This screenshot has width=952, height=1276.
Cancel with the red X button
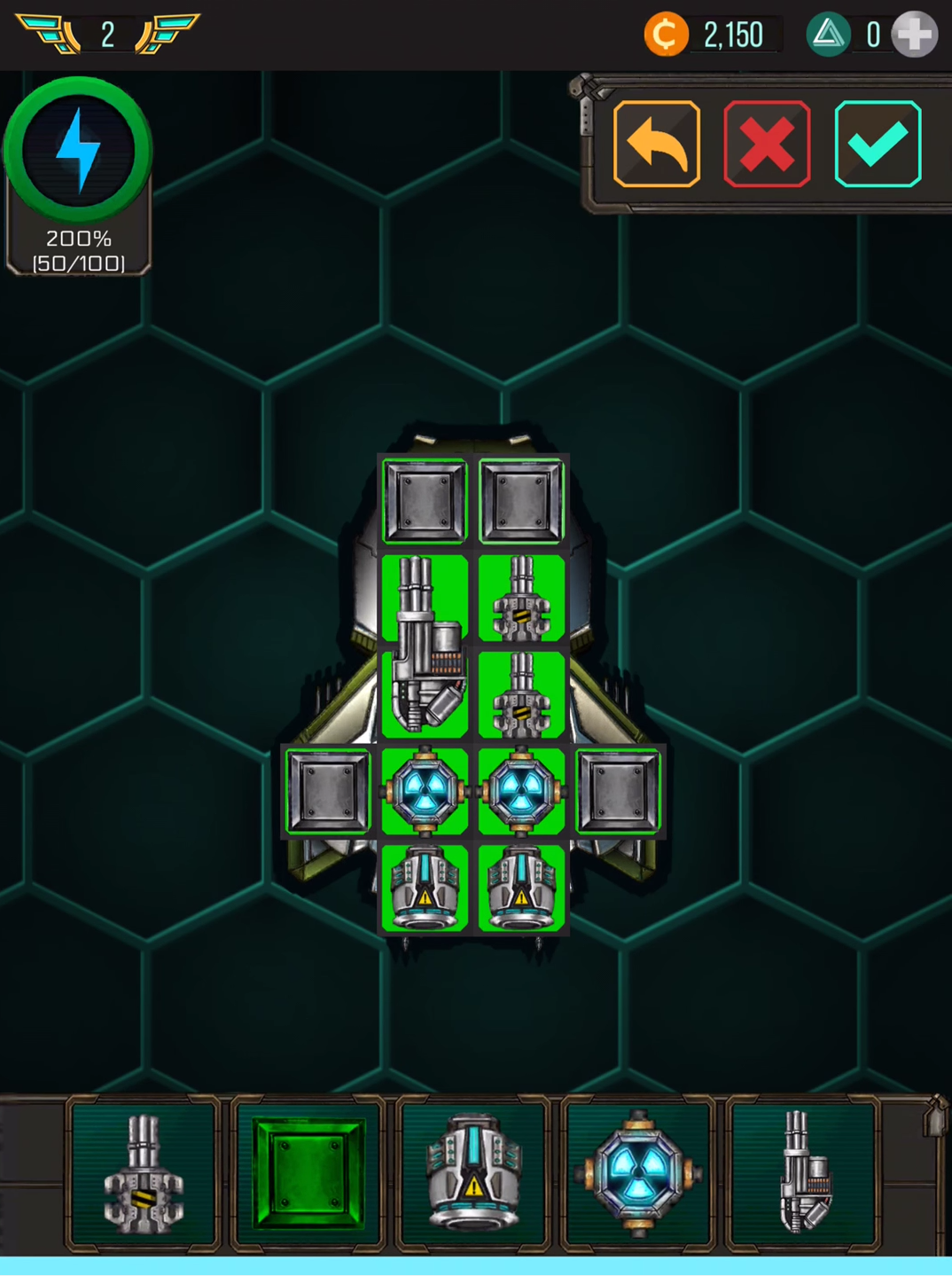767,144
